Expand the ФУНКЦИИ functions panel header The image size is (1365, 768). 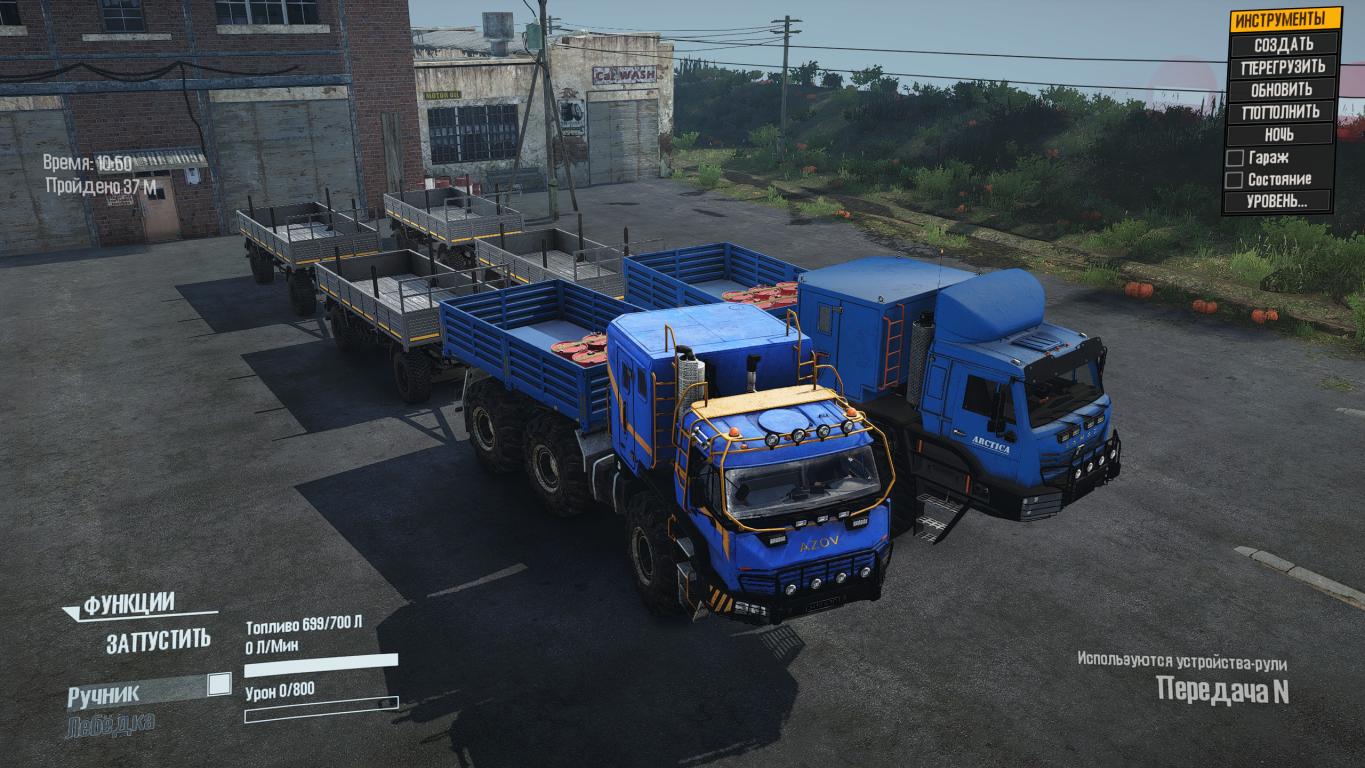click(x=129, y=604)
